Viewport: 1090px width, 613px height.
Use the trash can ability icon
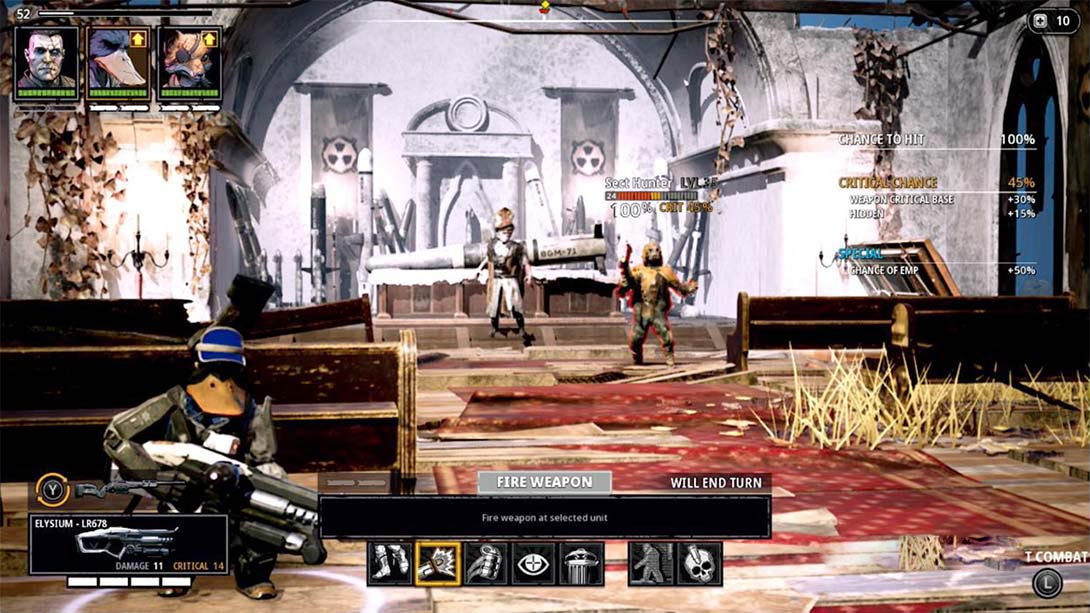[582, 564]
